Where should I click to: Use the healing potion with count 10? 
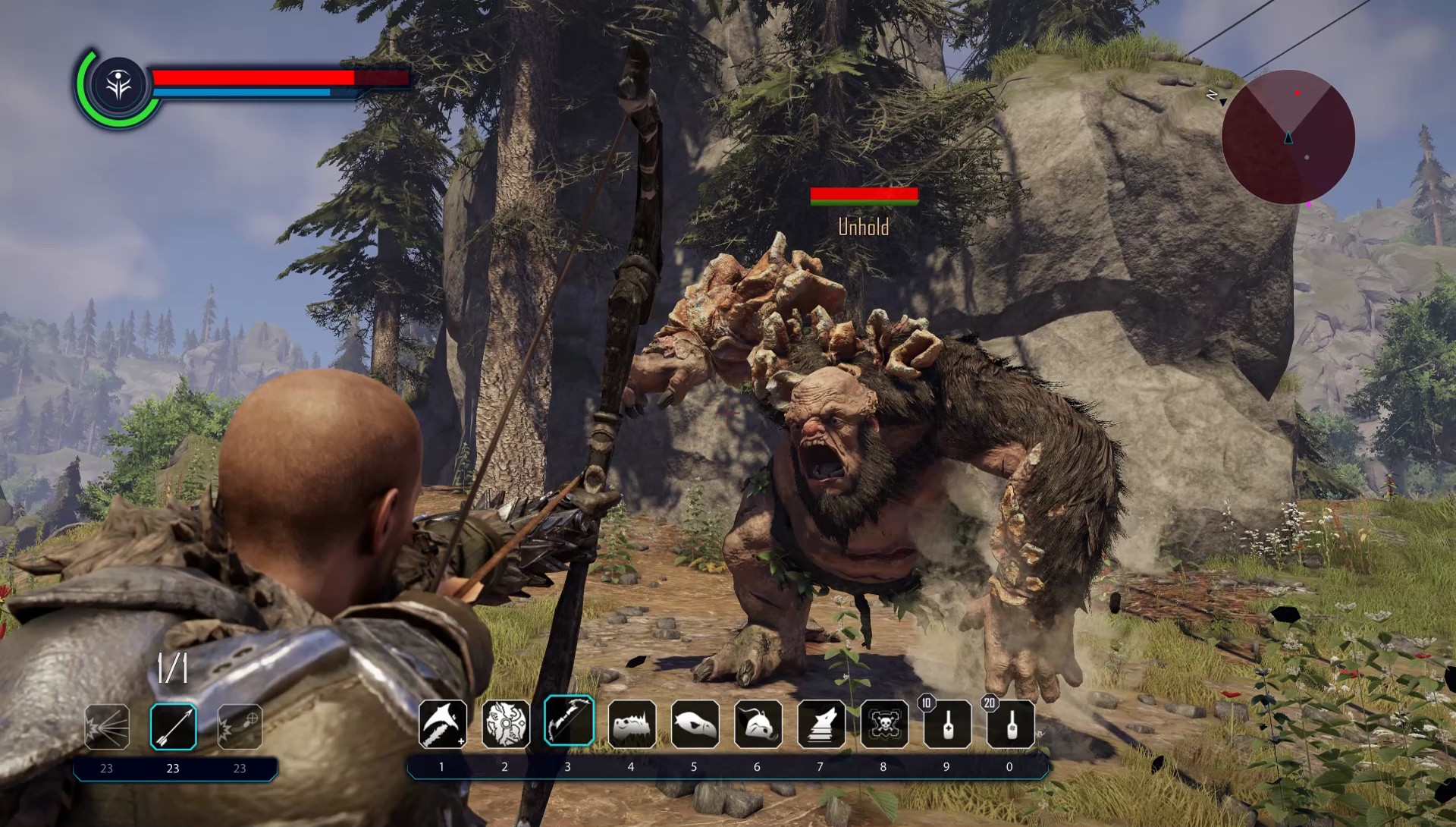(947, 724)
